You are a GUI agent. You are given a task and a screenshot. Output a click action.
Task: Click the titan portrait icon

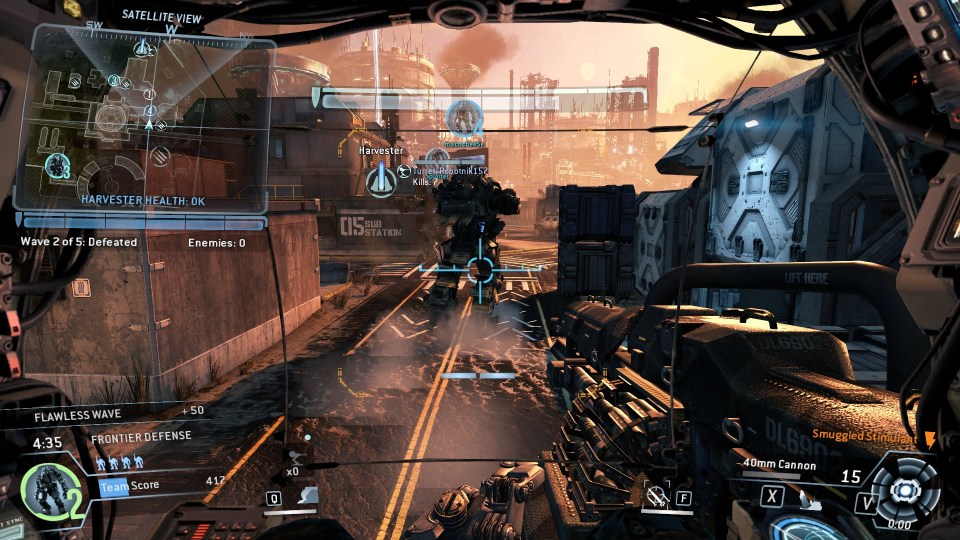pos(46,491)
